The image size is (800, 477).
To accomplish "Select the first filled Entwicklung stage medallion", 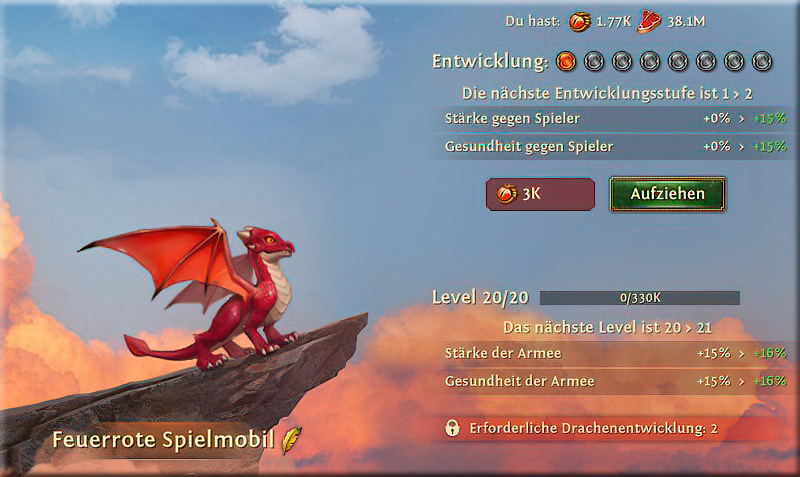I will click(566, 61).
